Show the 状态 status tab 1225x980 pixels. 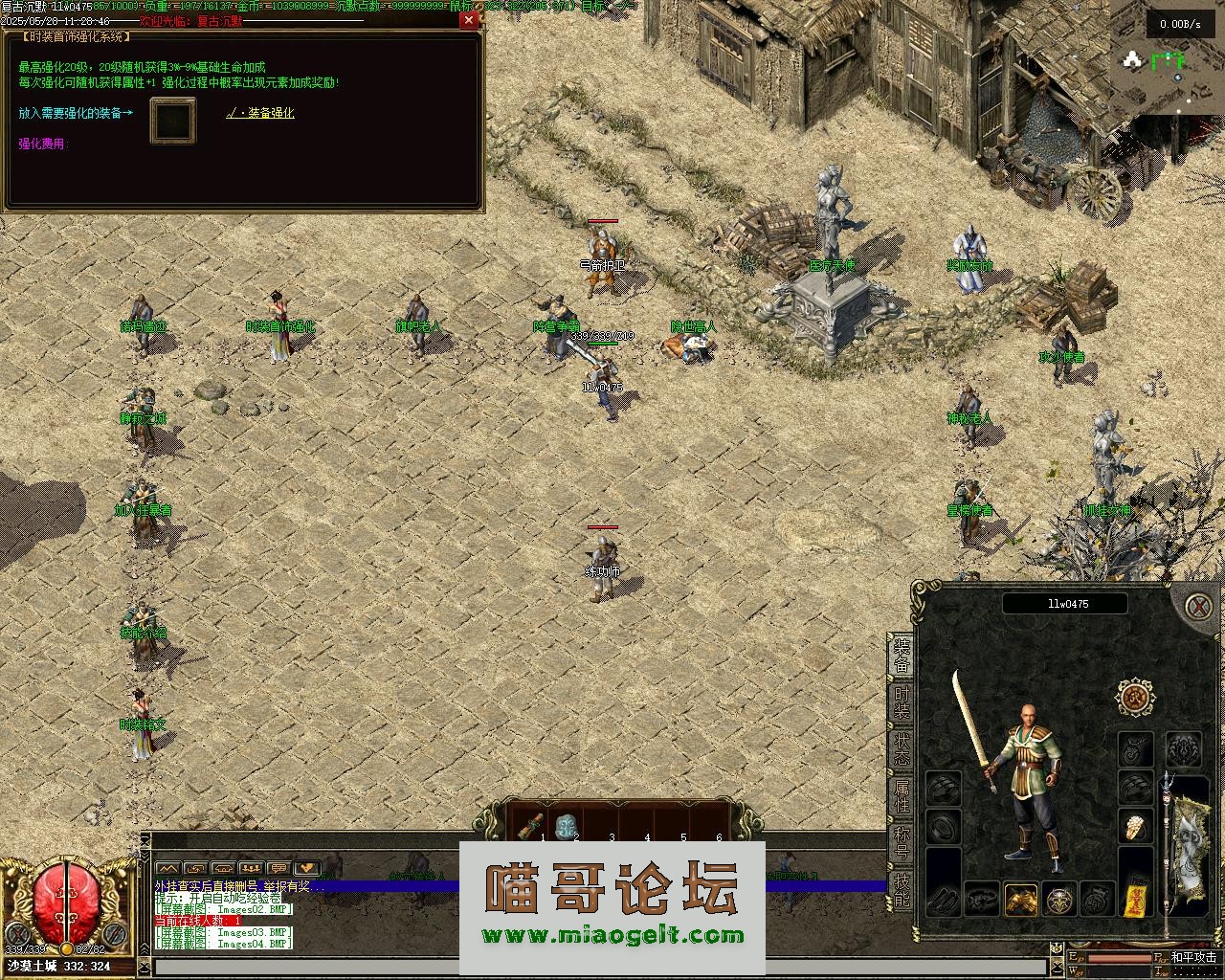tap(902, 747)
